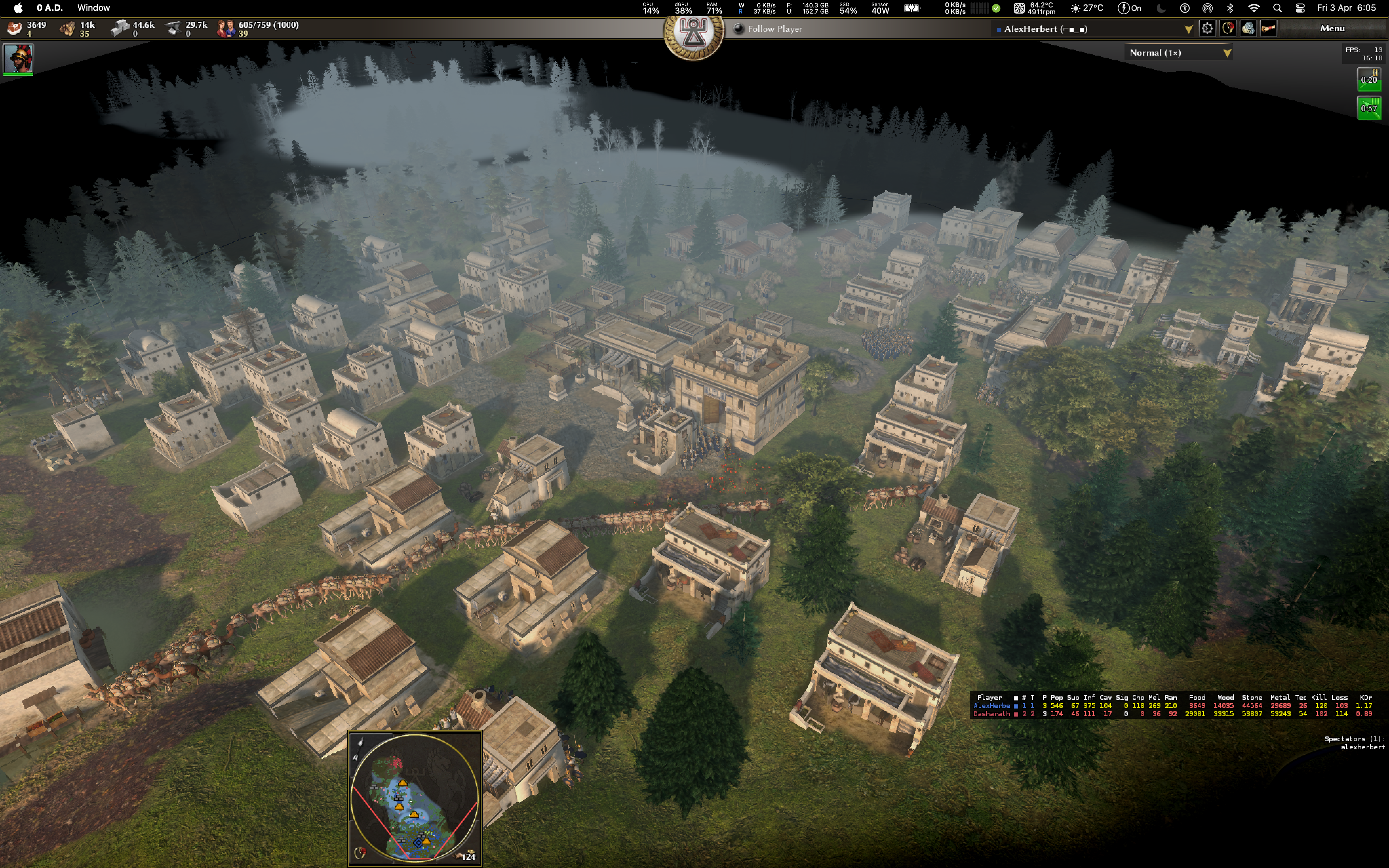Image resolution: width=1389 pixels, height=868 pixels.
Task: Open the game Menu
Action: click(x=1332, y=29)
